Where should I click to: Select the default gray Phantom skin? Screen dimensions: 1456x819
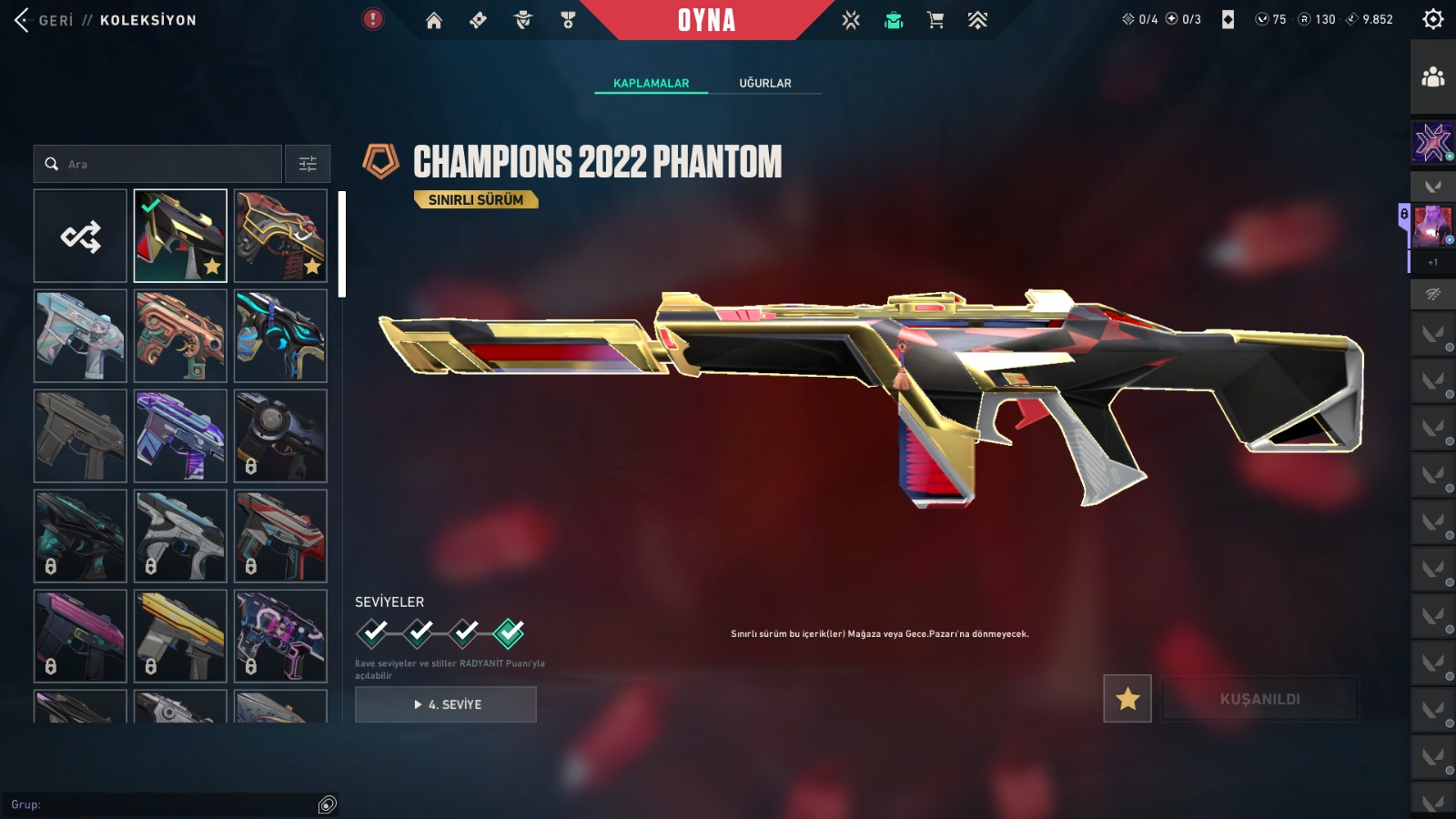coord(80,436)
